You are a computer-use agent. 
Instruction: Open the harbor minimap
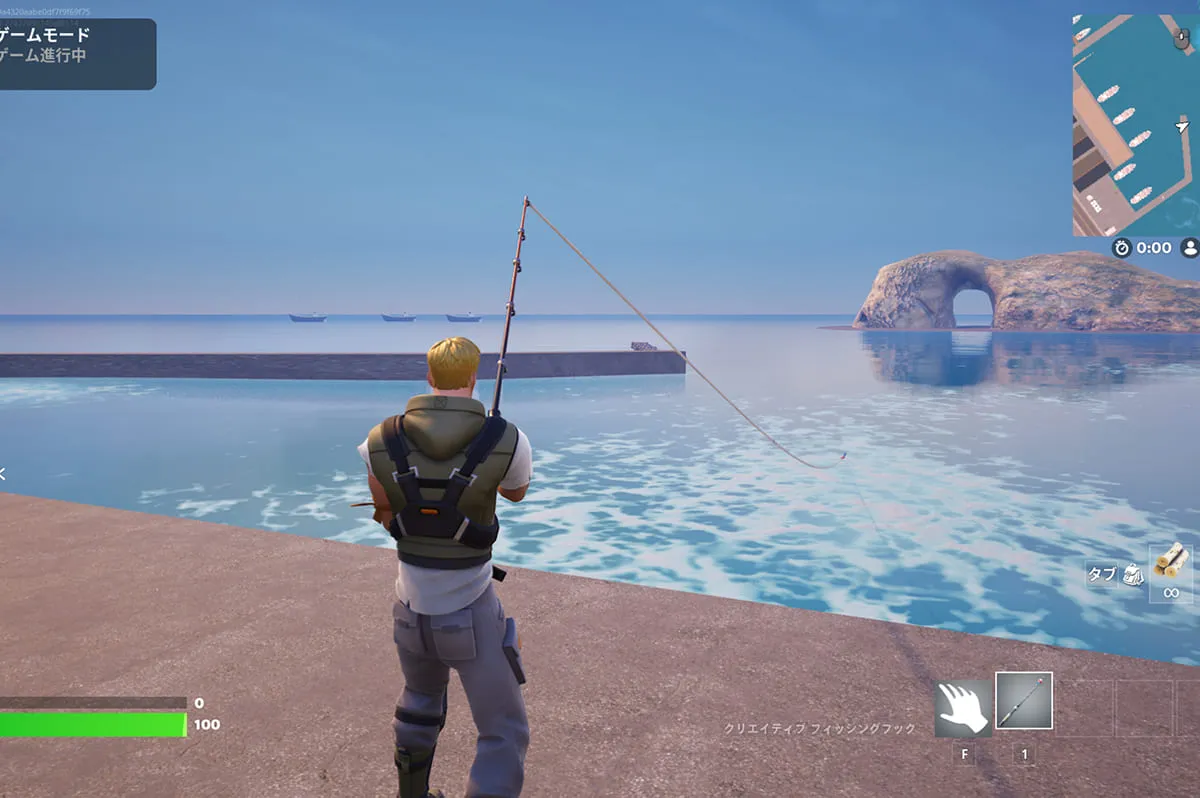(1134, 125)
